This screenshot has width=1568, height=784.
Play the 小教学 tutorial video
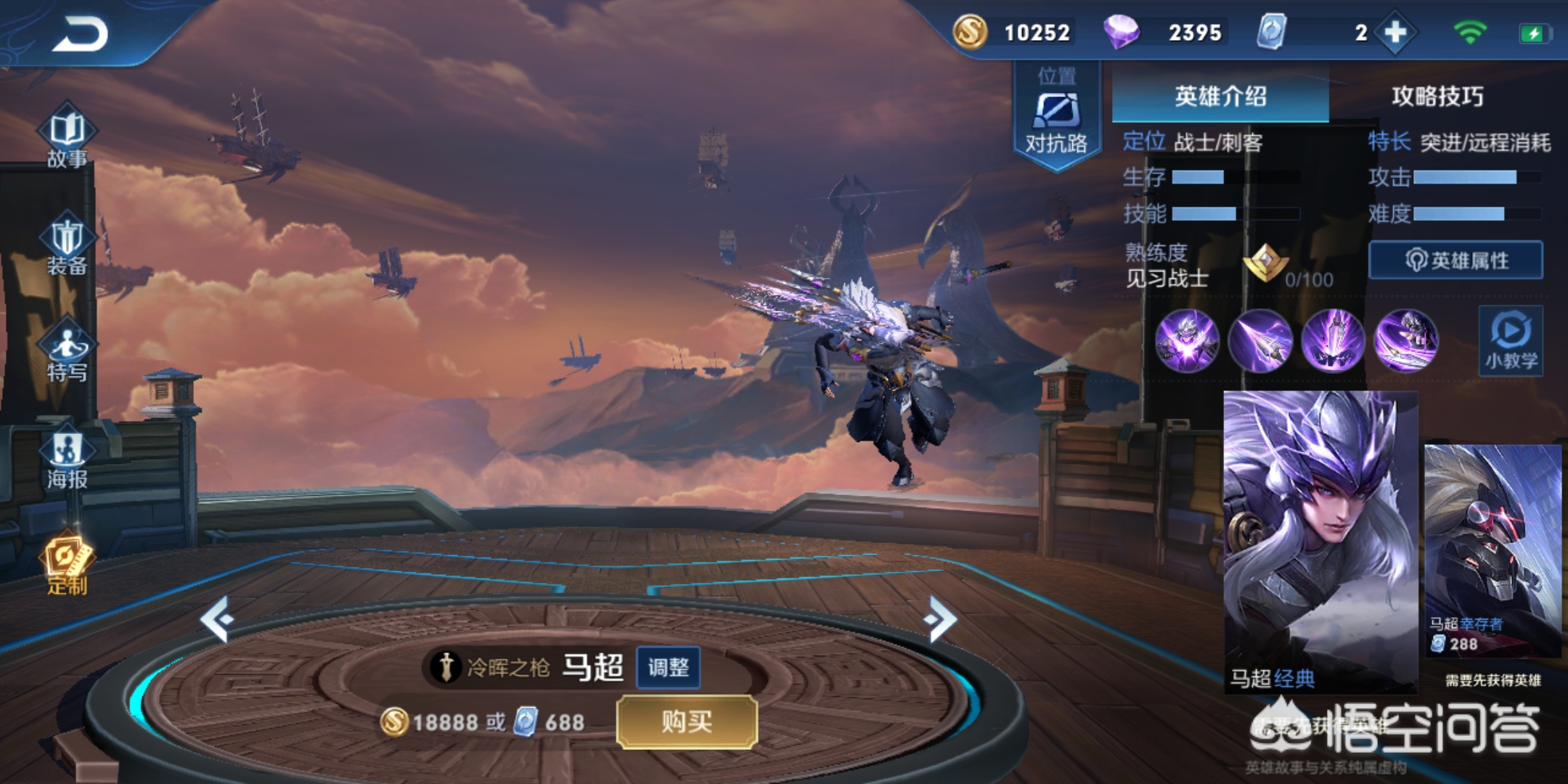1511,341
